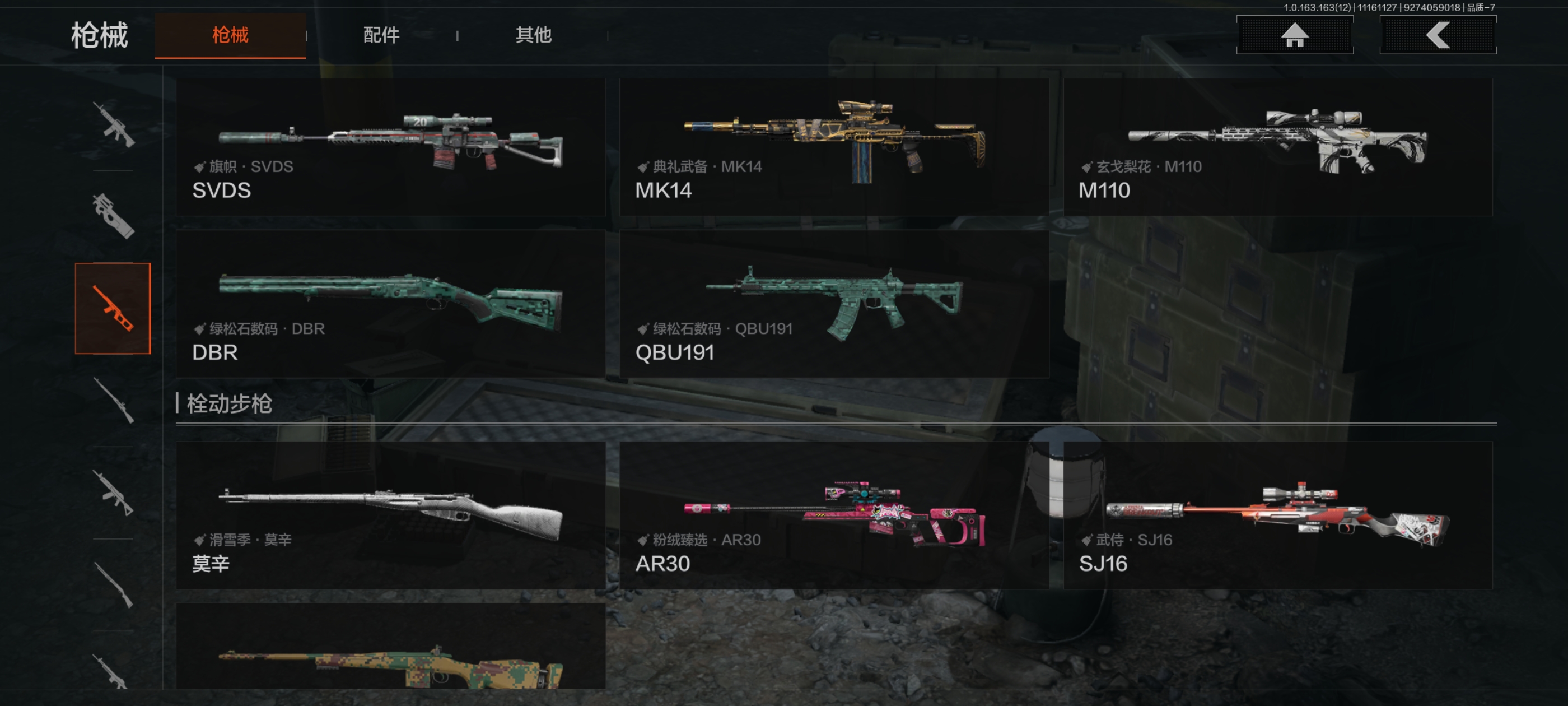Viewport: 1568px width, 706px height.
Task: Click the back arrow button
Action: tap(1437, 35)
